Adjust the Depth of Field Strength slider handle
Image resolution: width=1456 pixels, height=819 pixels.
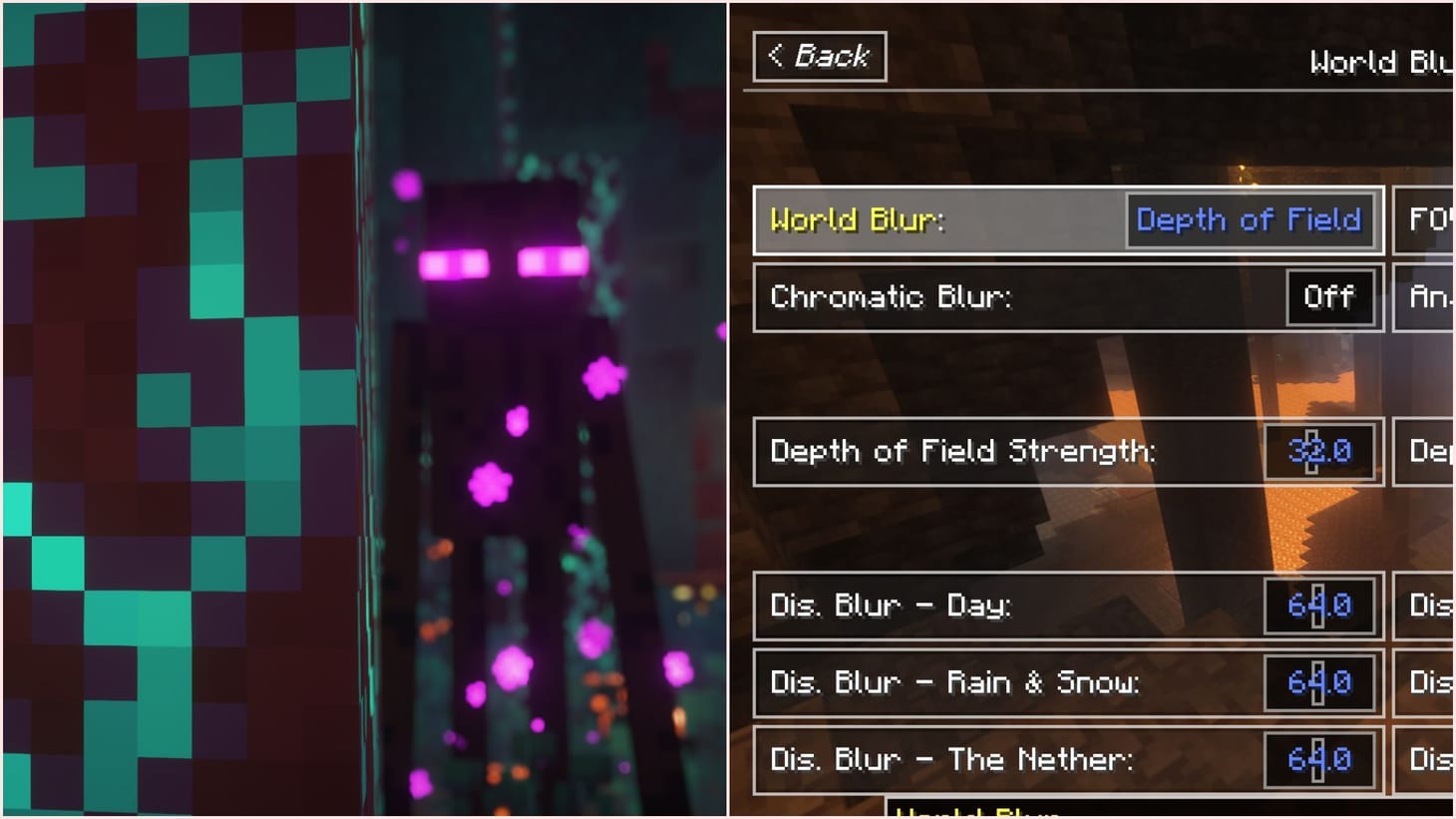[x=1311, y=452]
